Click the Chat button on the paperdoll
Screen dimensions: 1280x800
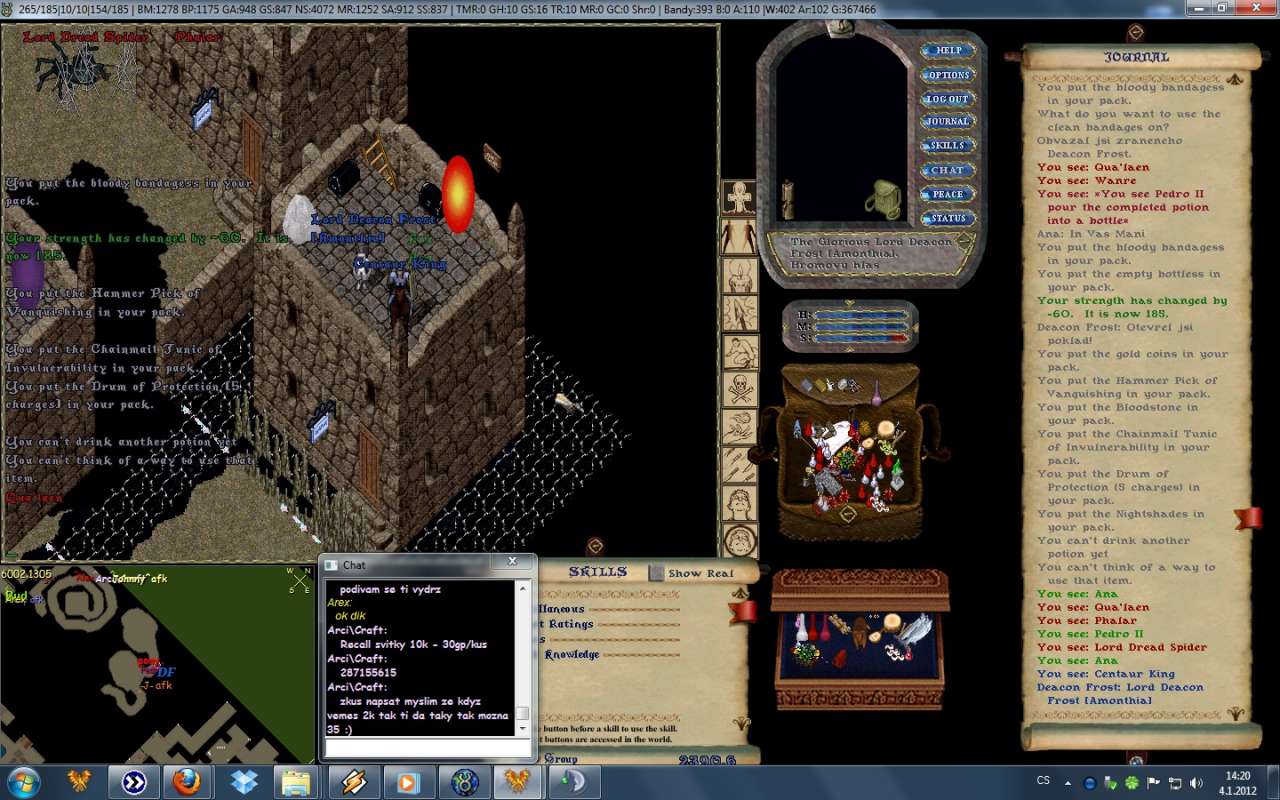947,170
